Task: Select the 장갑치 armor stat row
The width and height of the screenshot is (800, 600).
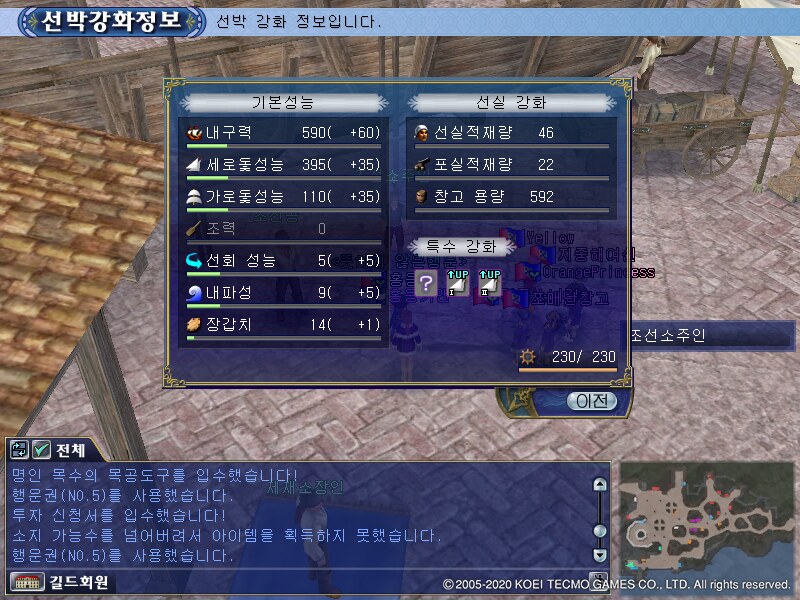Action: click(x=284, y=325)
